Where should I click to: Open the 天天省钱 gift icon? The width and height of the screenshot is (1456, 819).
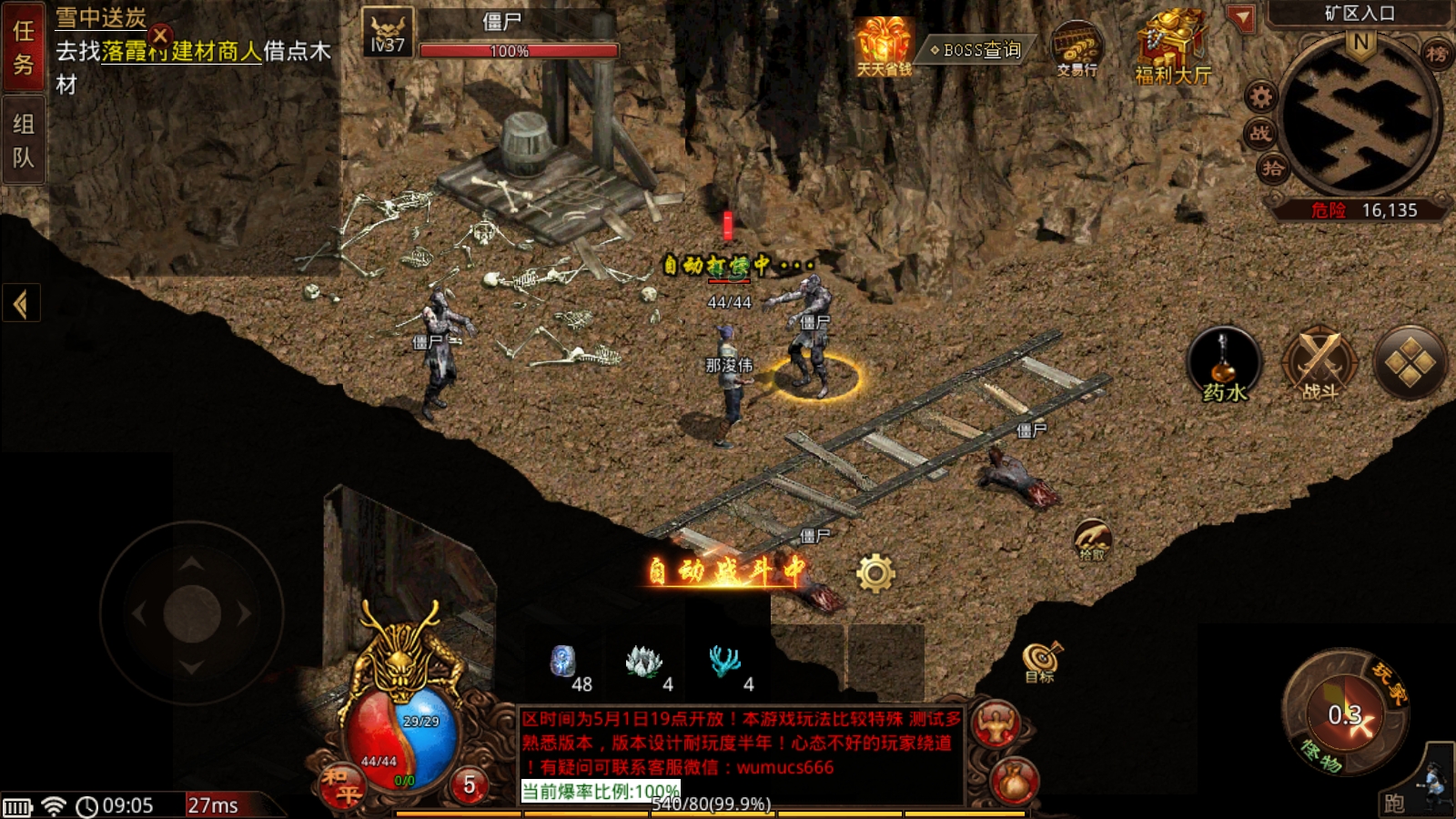click(x=883, y=46)
